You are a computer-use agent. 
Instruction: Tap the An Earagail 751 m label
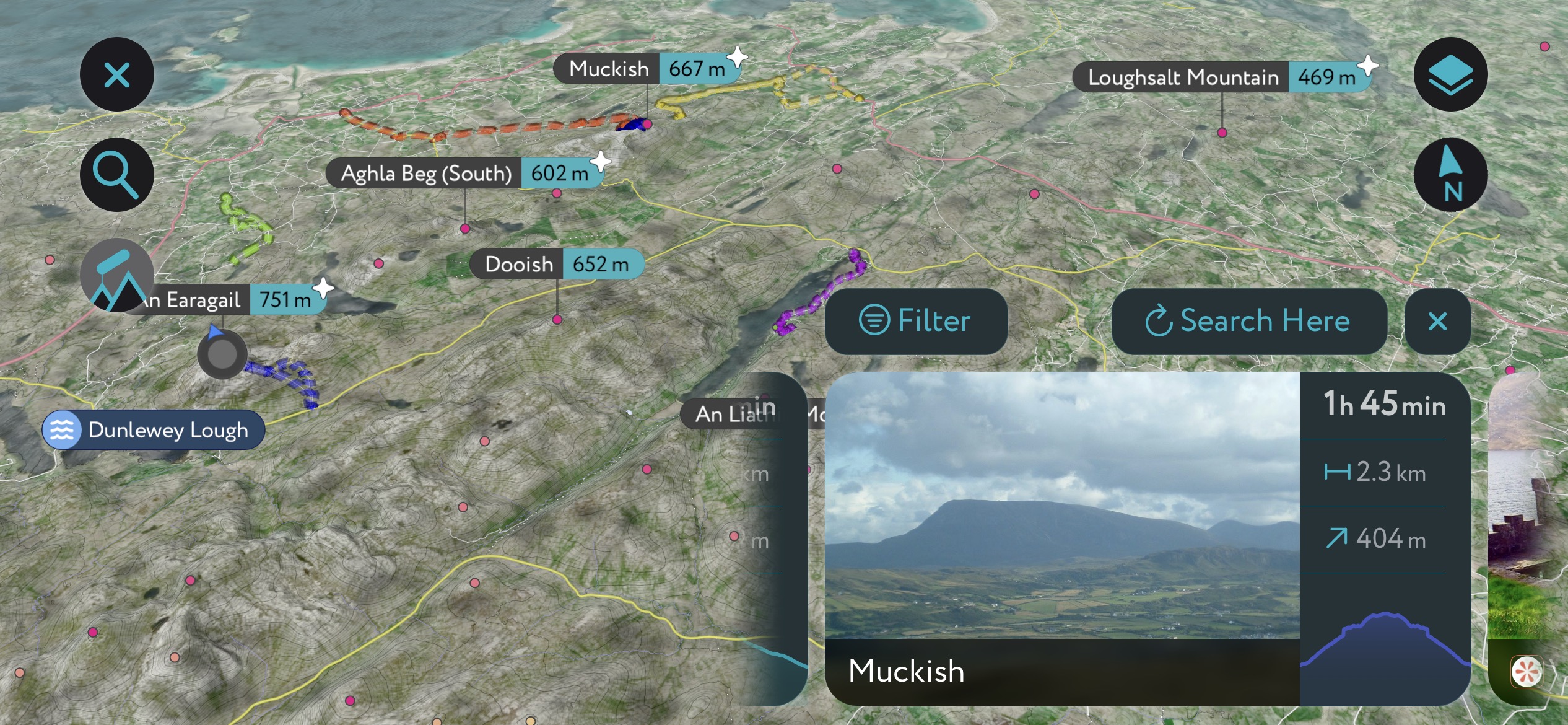(x=229, y=301)
